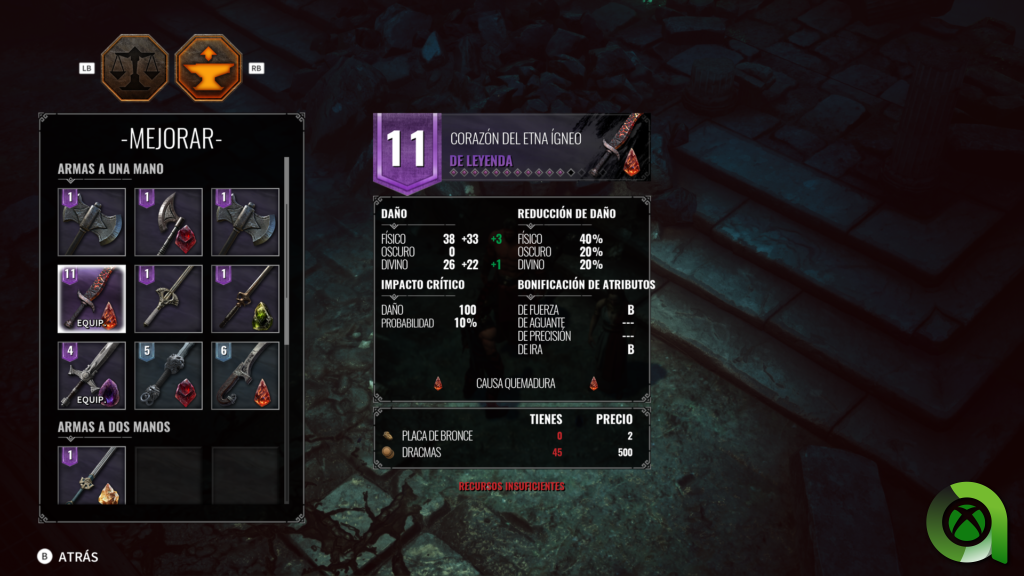
Task: Choose the level 5 mace with red gem
Action: click(168, 375)
